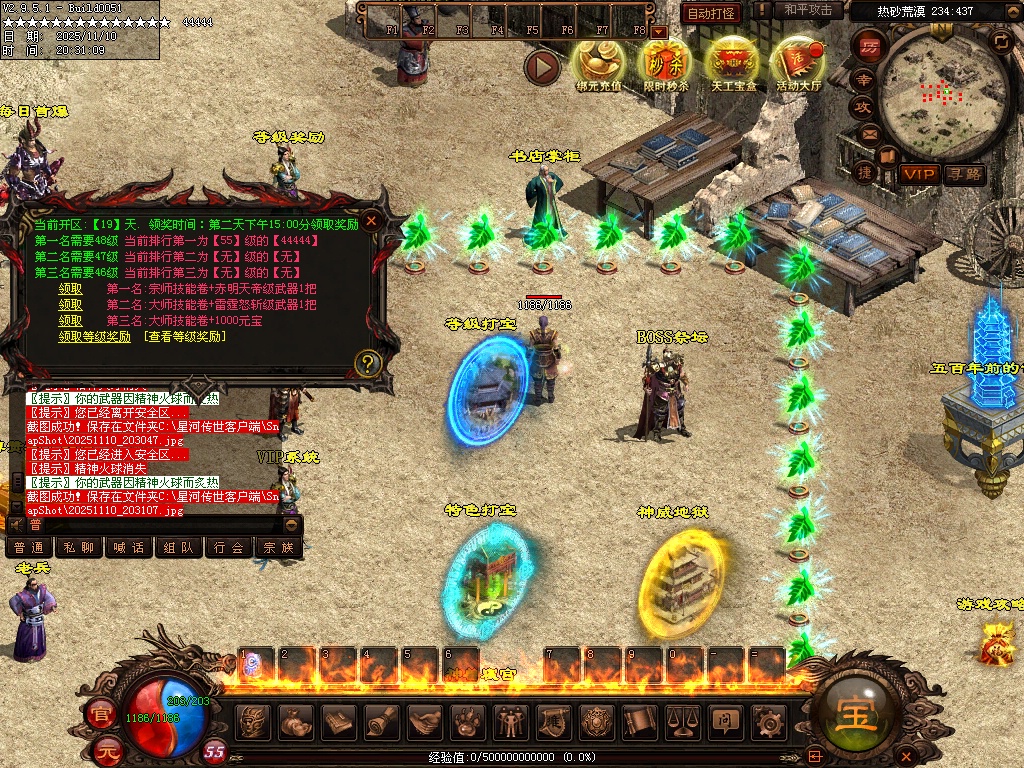Switch the 和平攻击 attack mode

808,11
